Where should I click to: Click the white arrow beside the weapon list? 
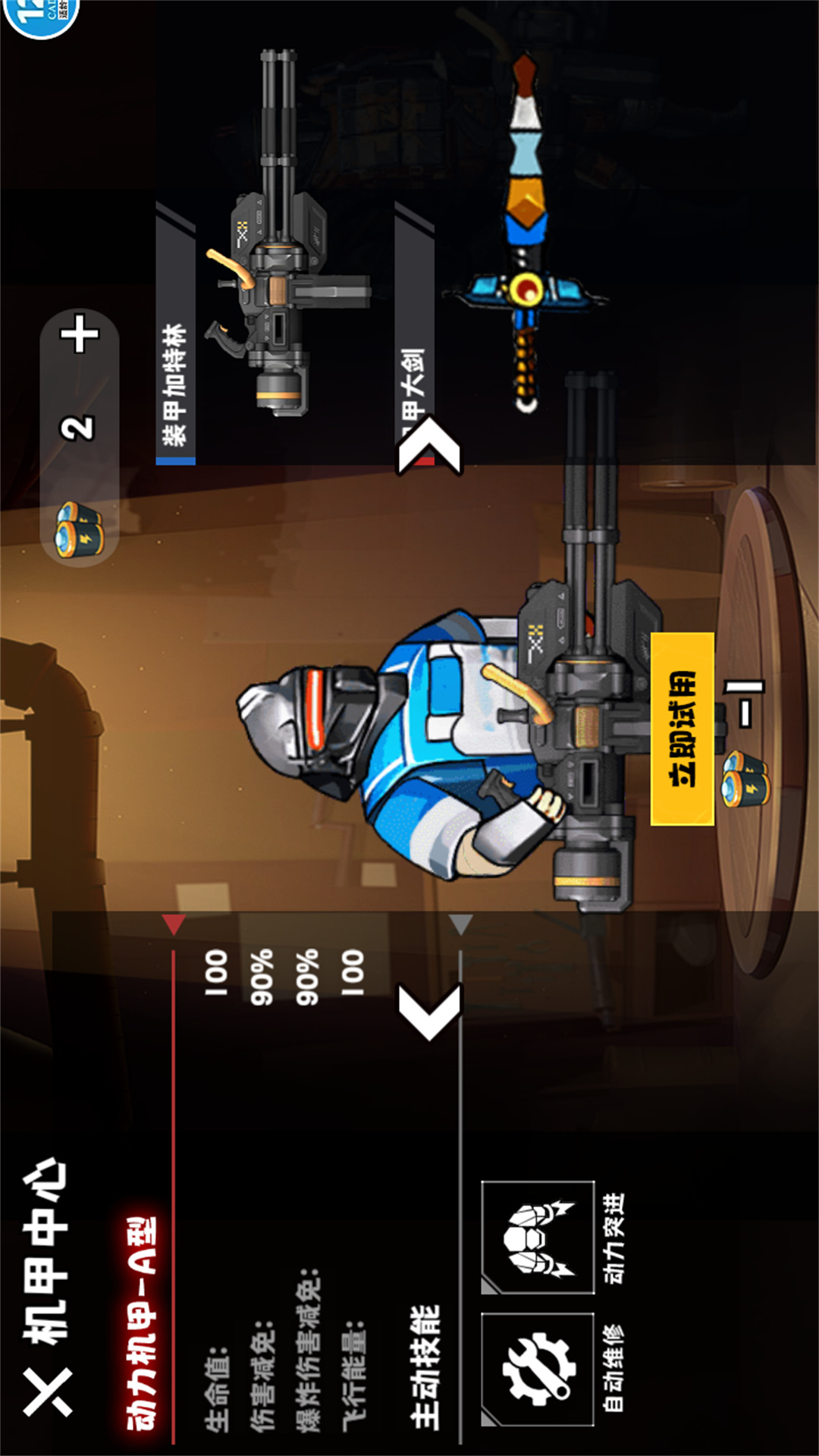coord(430,447)
